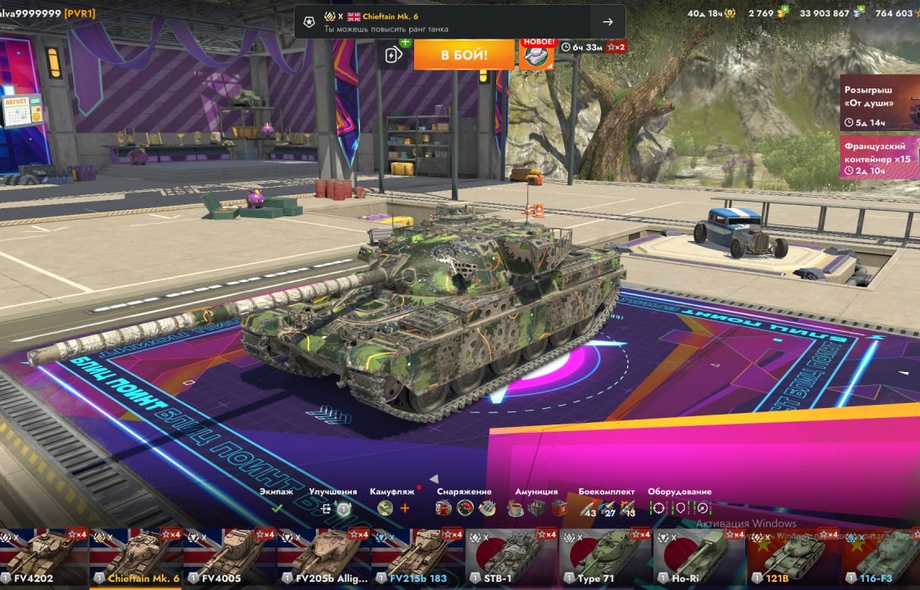Open the game mode selector marked НОВОЕ!
The width and height of the screenshot is (920, 590).
536,54
